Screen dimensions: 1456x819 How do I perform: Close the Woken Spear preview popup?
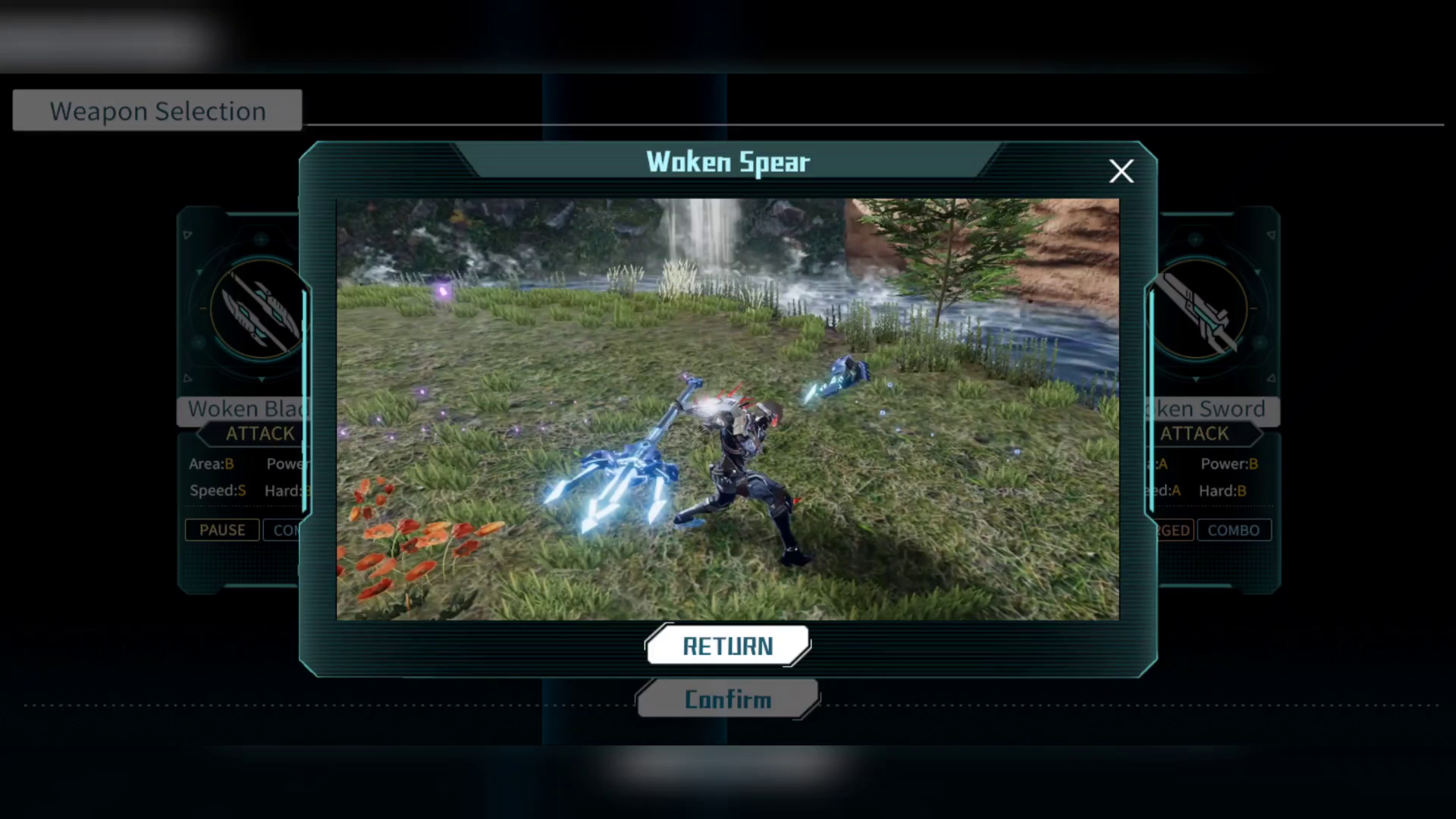(1121, 171)
